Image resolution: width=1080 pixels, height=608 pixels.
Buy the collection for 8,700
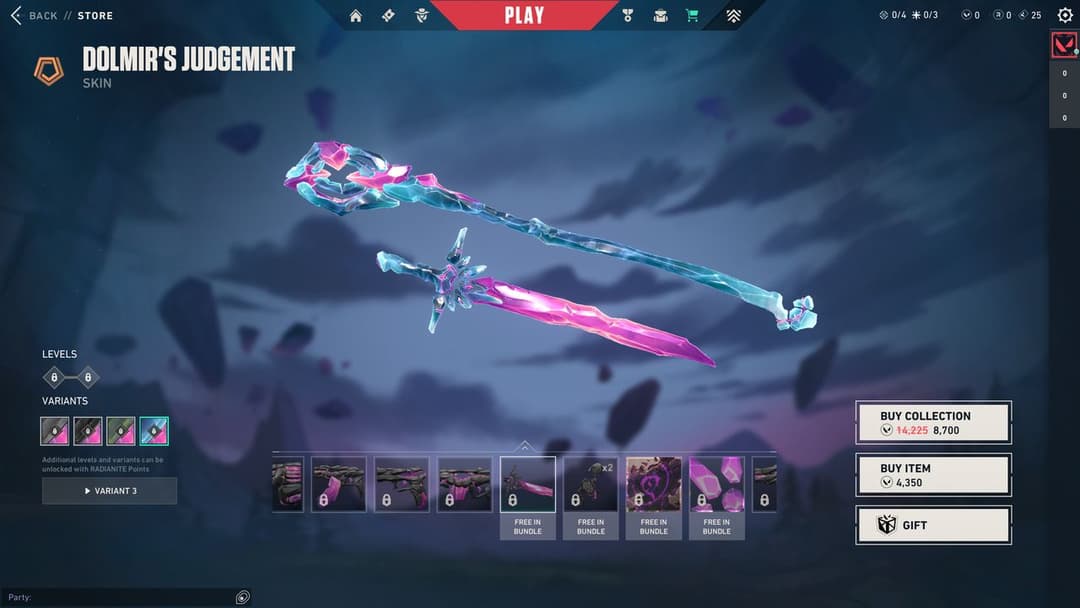(x=933, y=423)
